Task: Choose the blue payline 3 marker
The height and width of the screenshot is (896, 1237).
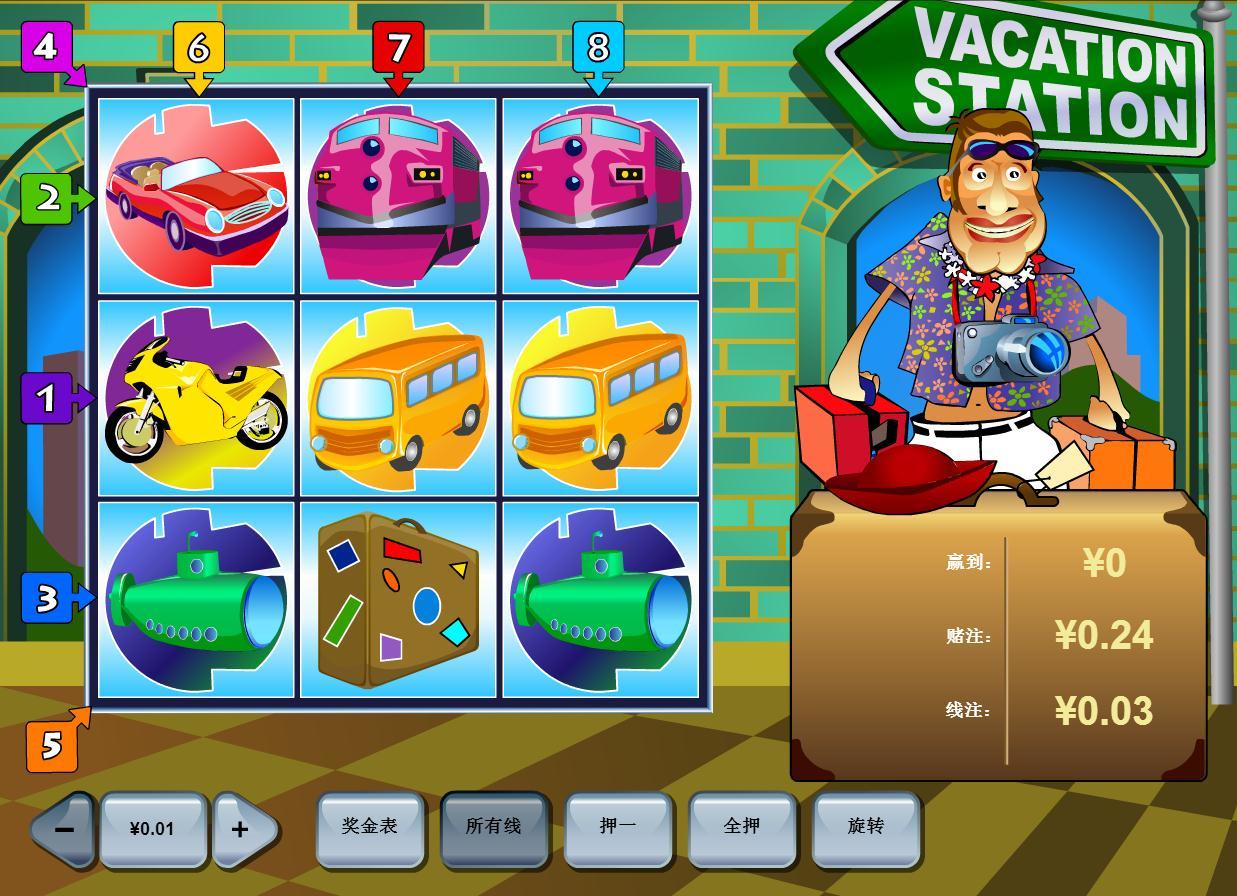Action: pyautogui.click(x=47, y=598)
